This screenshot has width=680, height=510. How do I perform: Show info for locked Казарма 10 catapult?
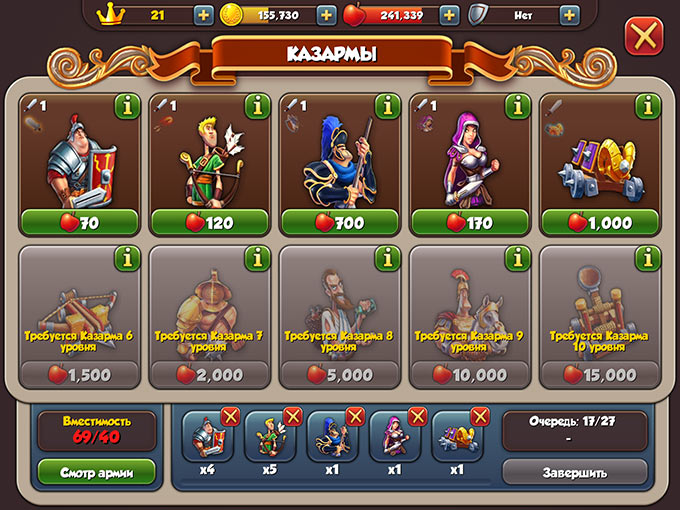point(647,259)
